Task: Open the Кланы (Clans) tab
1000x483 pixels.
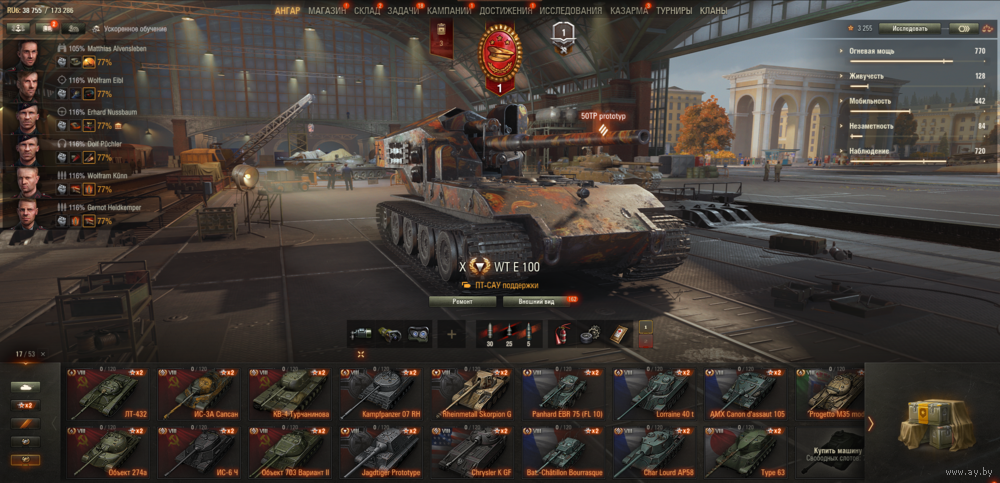Action: pos(714,10)
